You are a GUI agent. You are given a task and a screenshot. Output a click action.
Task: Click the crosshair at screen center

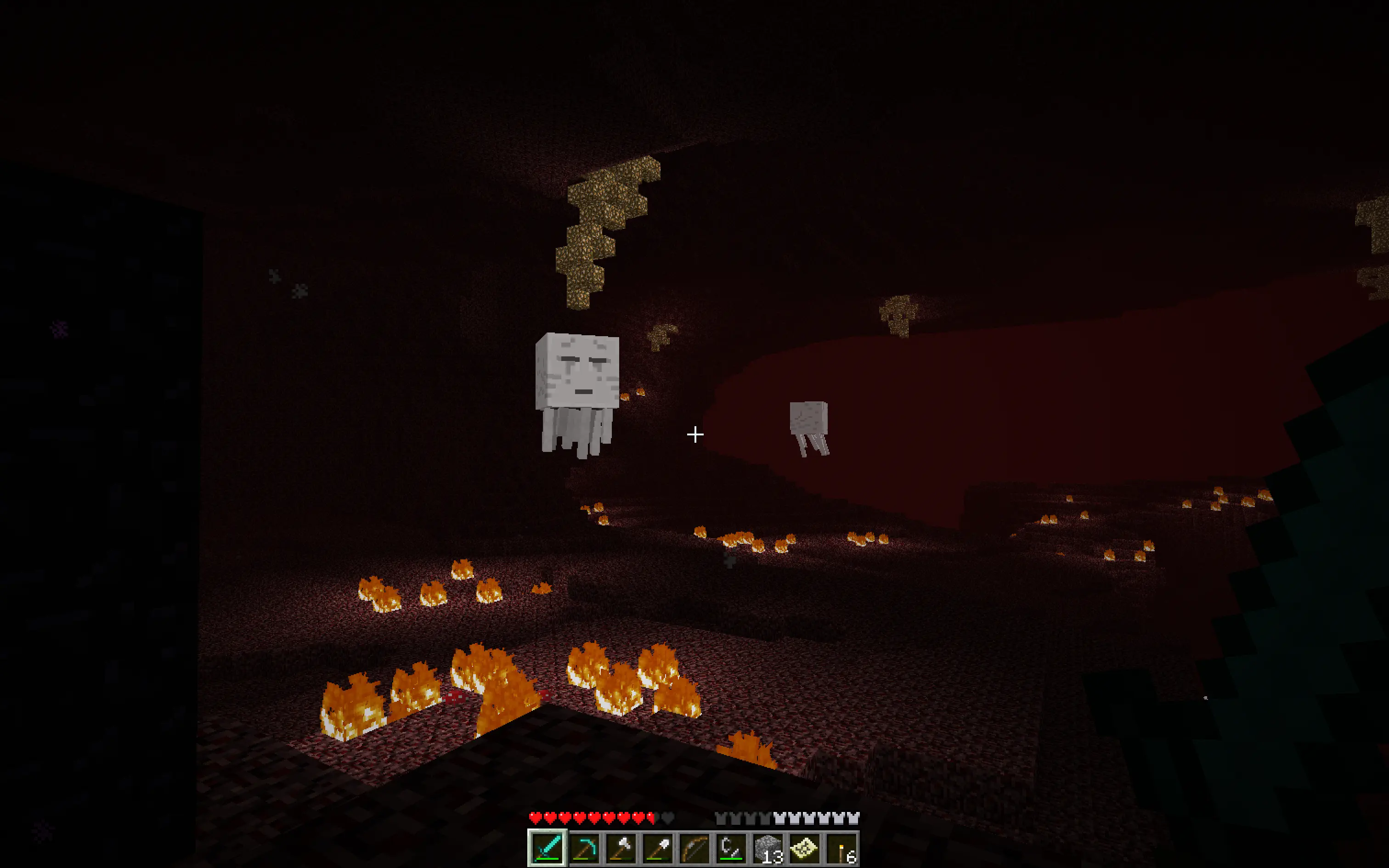tap(694, 434)
